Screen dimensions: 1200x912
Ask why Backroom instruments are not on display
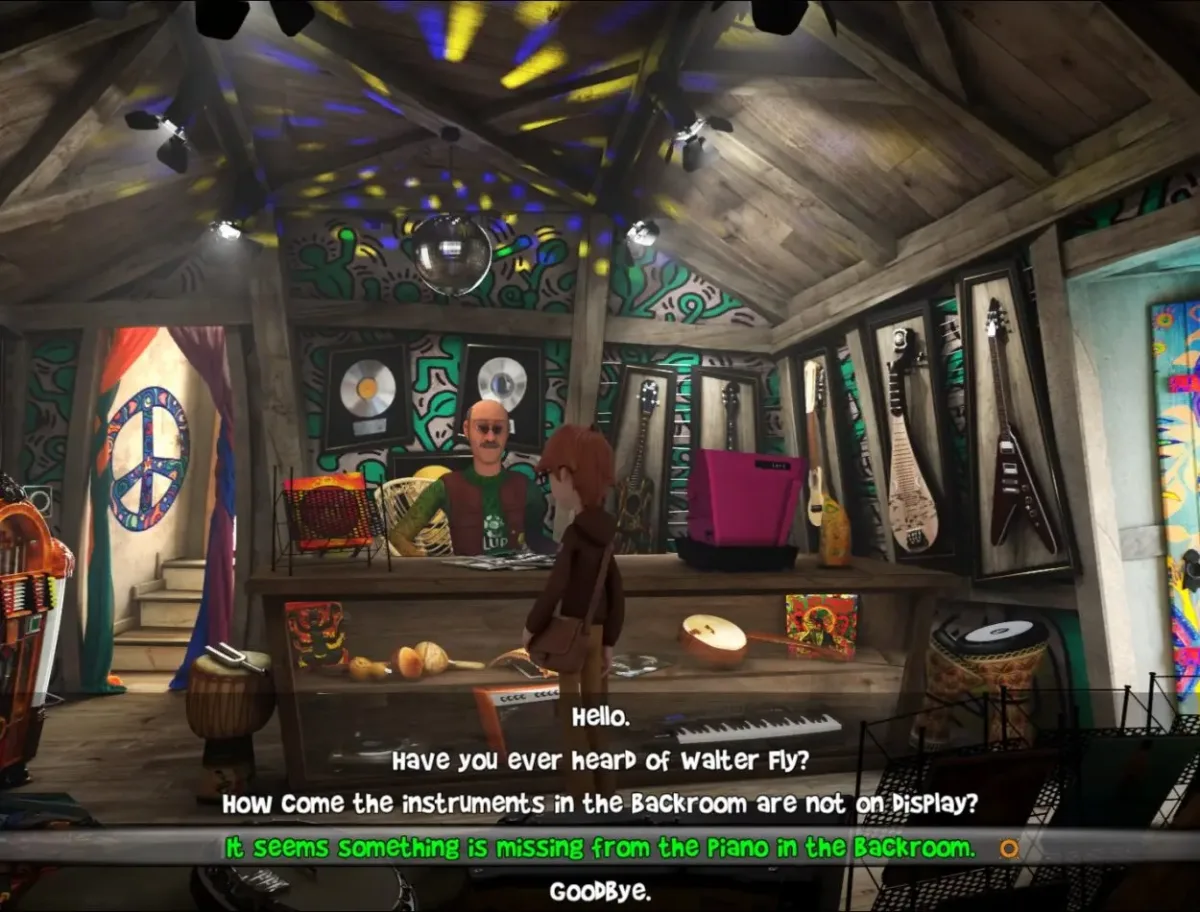coord(600,804)
